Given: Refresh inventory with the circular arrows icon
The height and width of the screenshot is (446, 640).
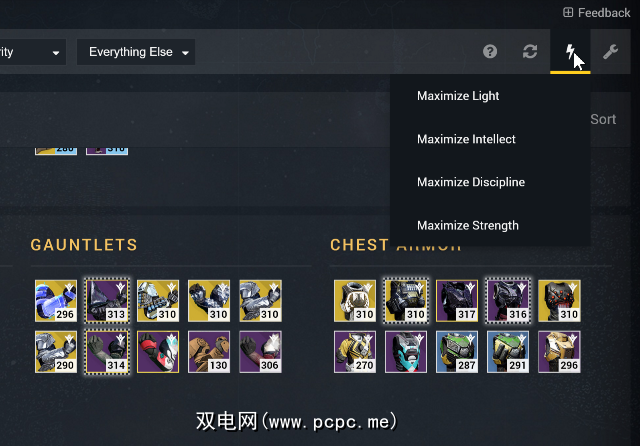Looking at the screenshot, I should point(530,52).
